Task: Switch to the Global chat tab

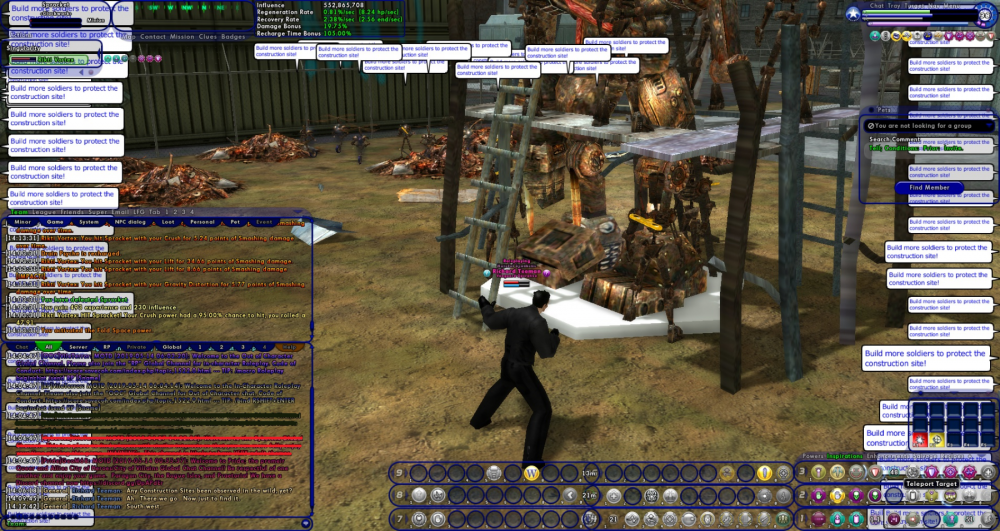Action: (171, 347)
